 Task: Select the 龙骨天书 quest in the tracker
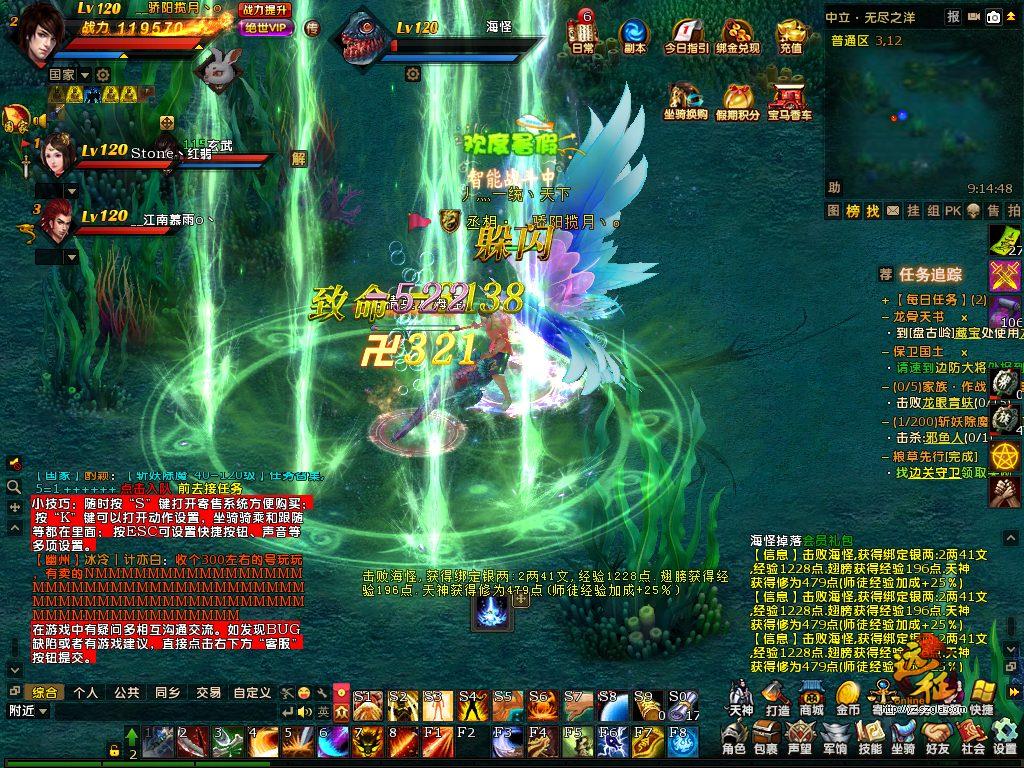[x=918, y=316]
